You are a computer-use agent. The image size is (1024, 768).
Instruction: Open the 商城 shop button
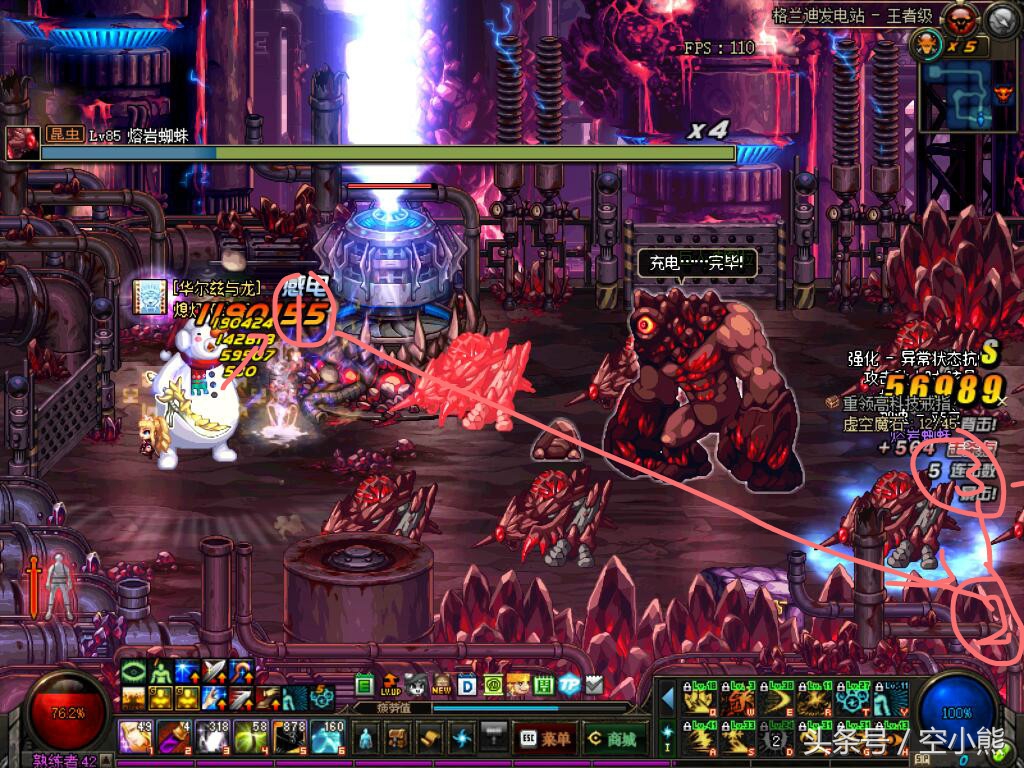coord(613,739)
